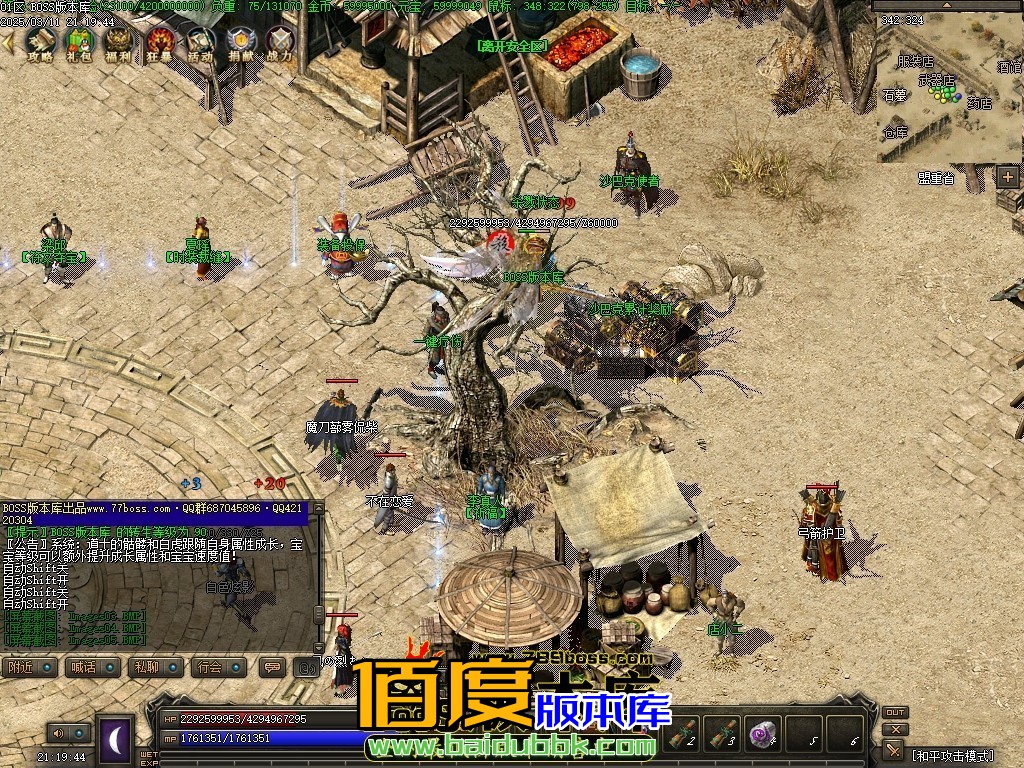1024x768 pixels.
Task: Open the 福利 welfare menu
Action: coord(120,42)
